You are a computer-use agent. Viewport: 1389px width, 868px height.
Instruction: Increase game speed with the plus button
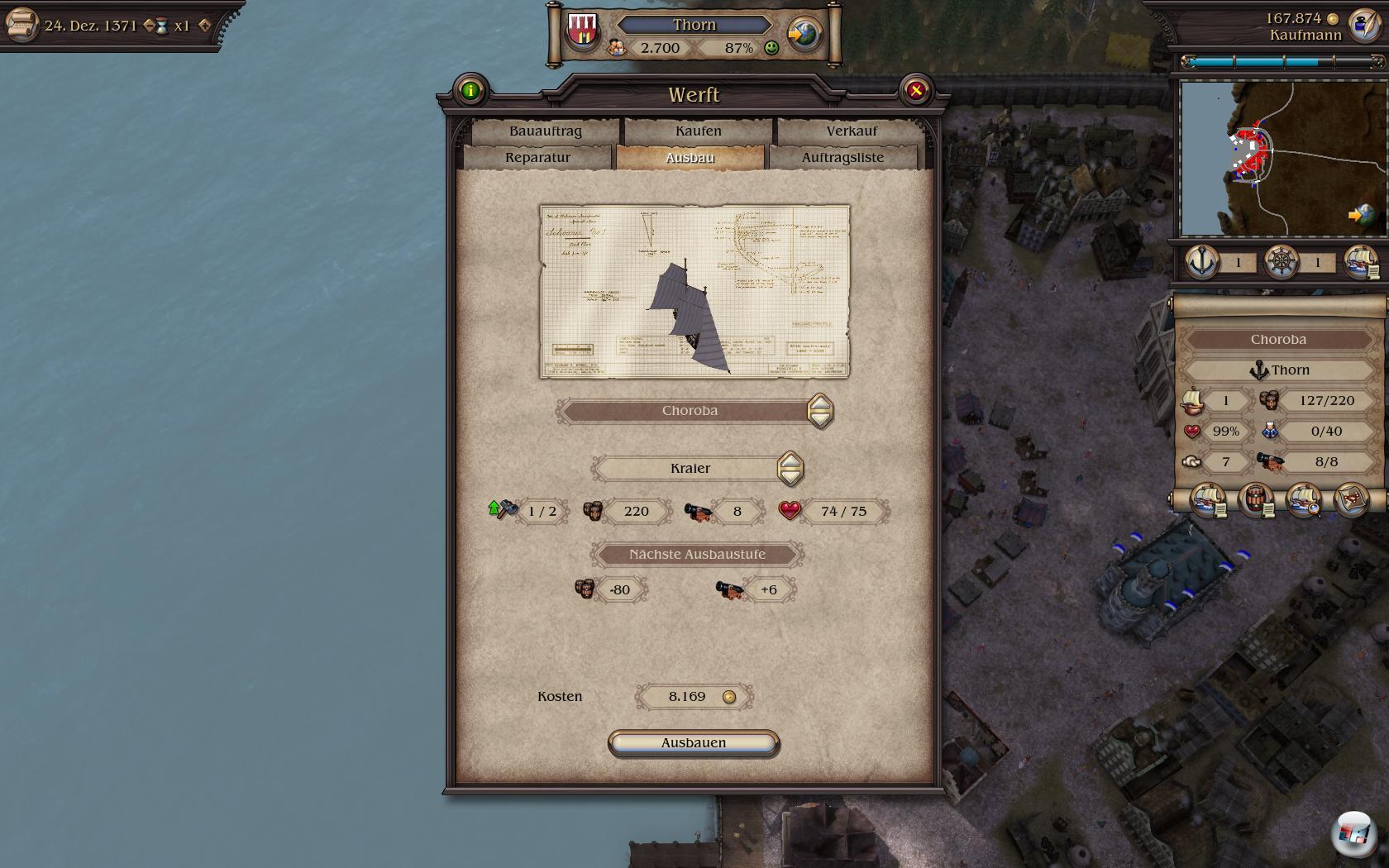click(x=205, y=26)
